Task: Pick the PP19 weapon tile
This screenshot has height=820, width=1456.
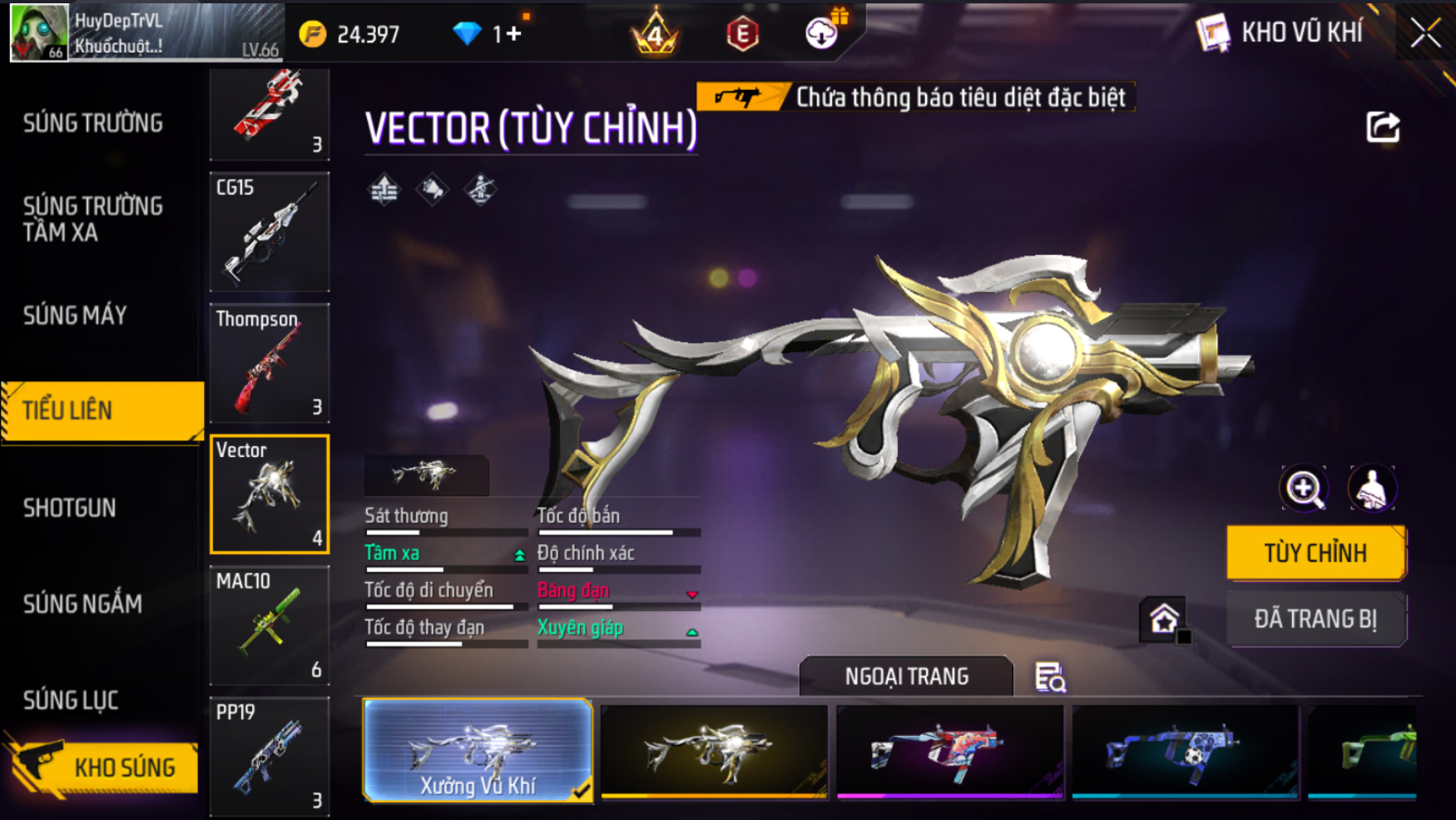Action: [x=270, y=756]
